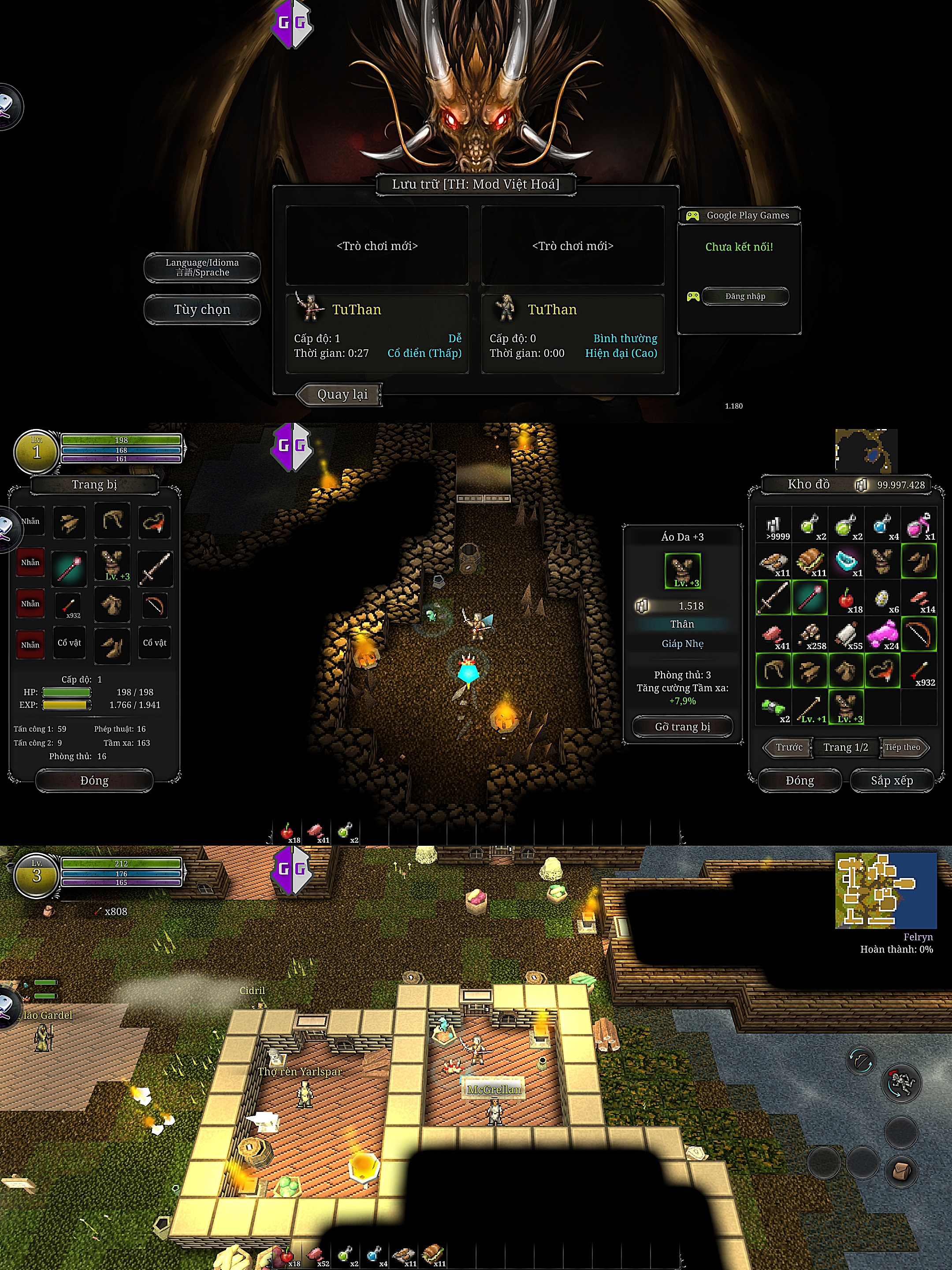Sign in with the Đăng nhập button
Screen dimensions: 952x1270
click(x=745, y=296)
